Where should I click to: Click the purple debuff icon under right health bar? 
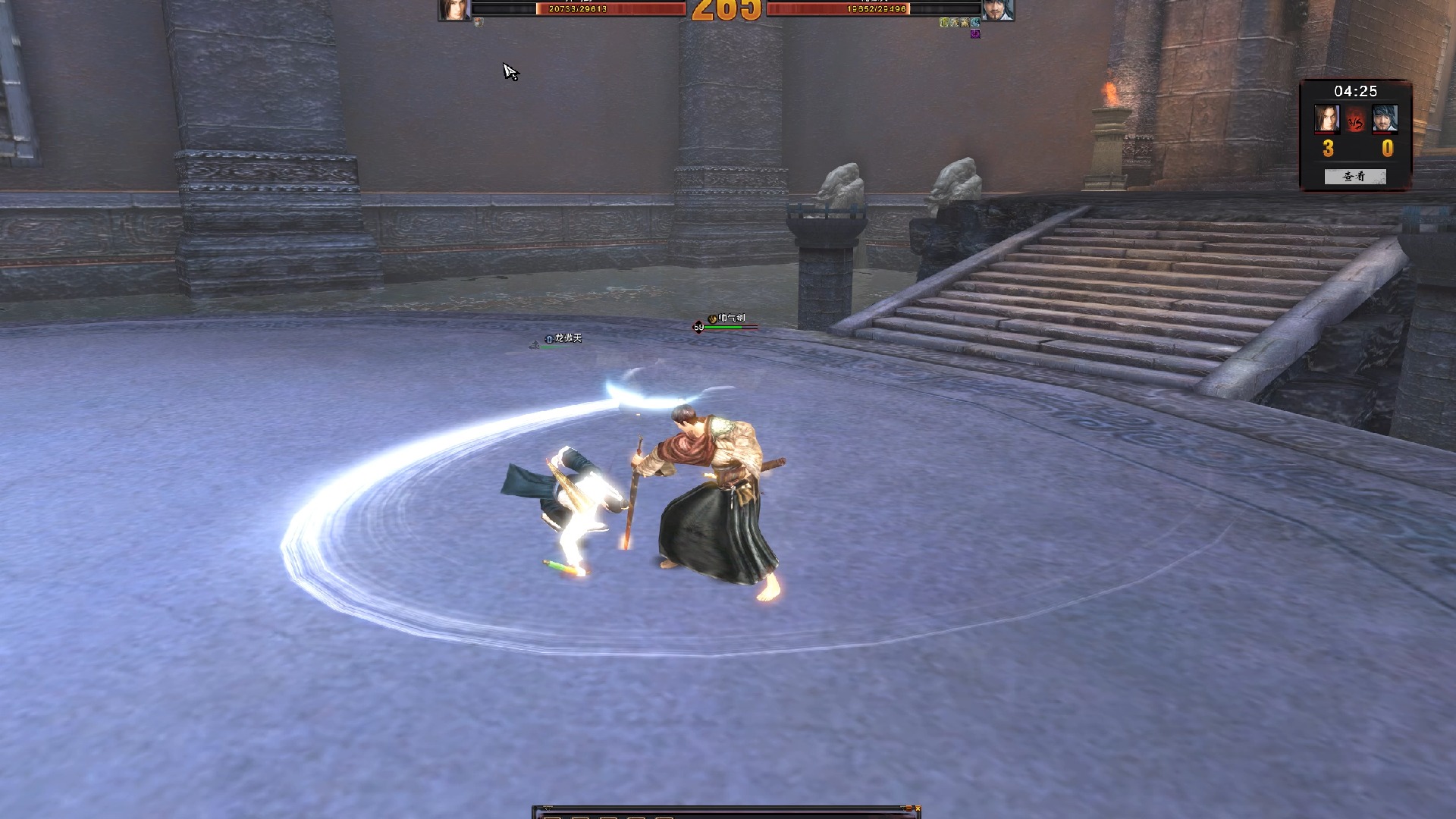pyautogui.click(x=975, y=34)
